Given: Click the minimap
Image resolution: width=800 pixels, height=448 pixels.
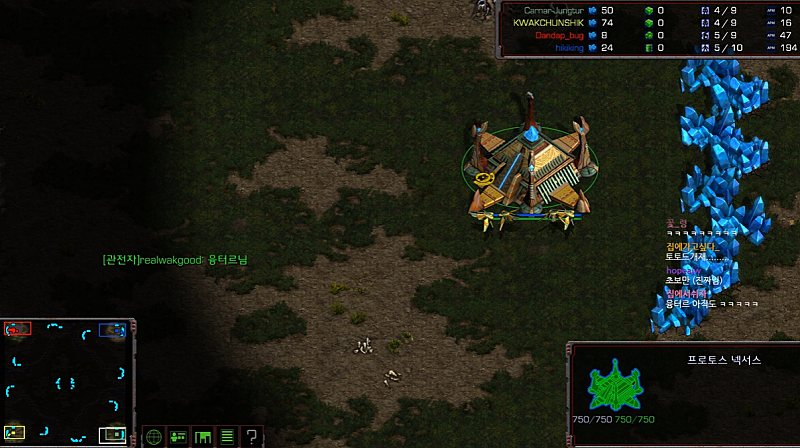Looking at the screenshot, I should pos(66,382).
